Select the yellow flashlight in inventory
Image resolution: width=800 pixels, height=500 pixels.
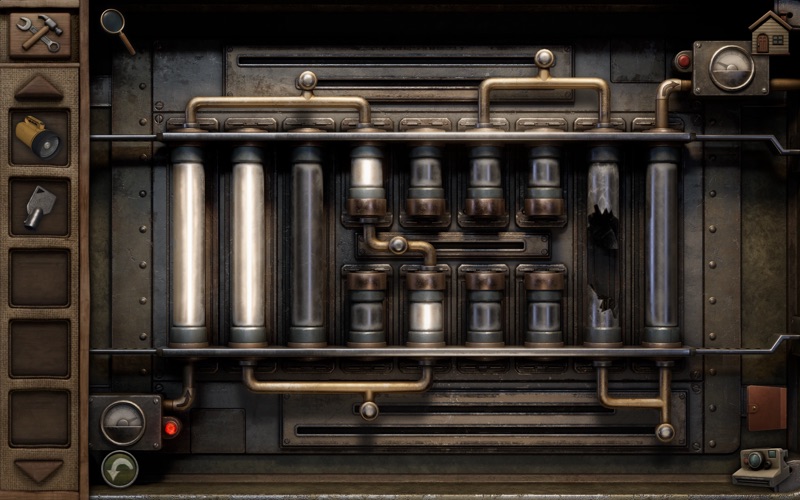(x=40, y=137)
